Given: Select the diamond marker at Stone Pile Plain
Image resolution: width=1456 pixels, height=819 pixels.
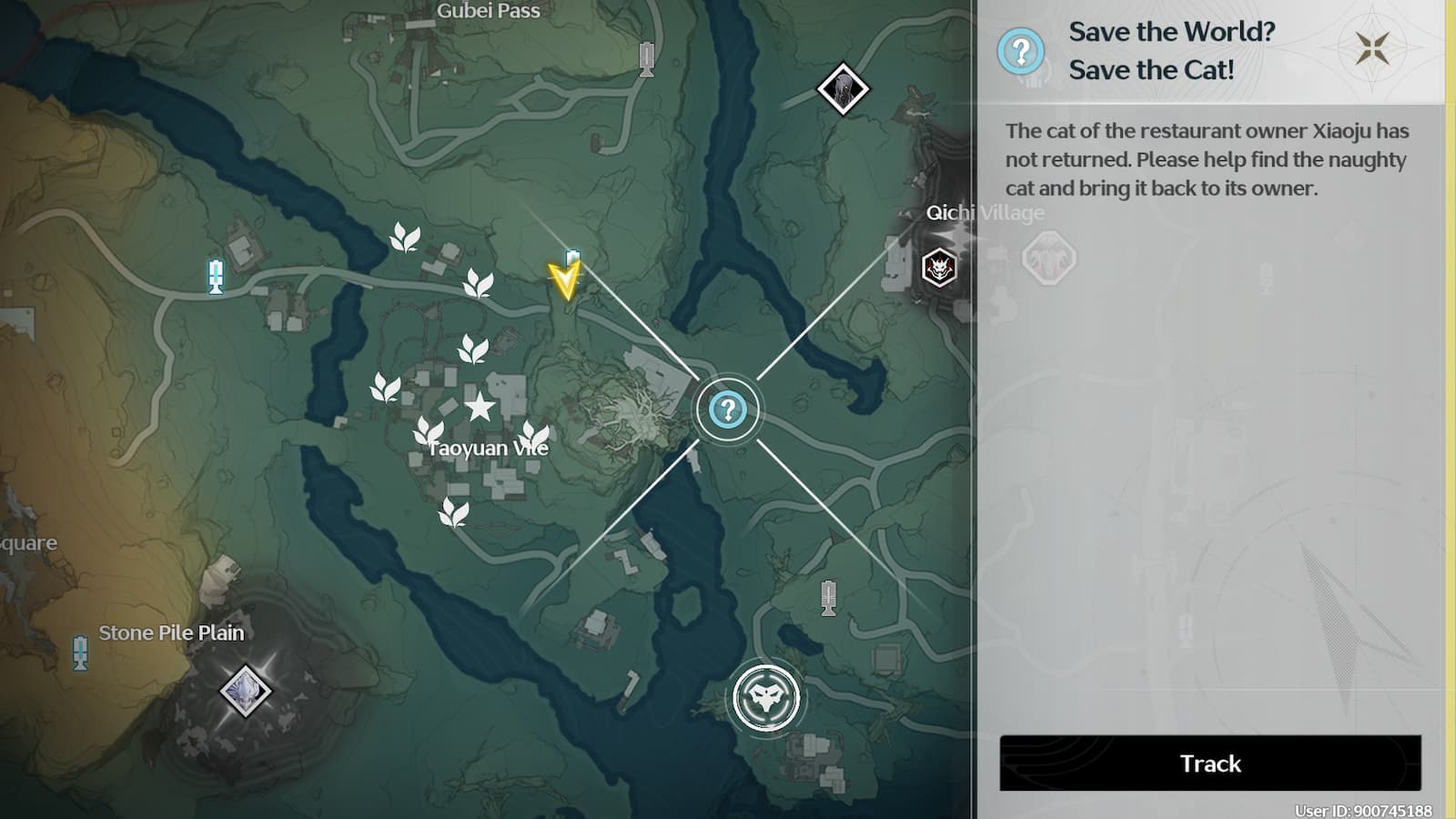Looking at the screenshot, I should [245, 691].
